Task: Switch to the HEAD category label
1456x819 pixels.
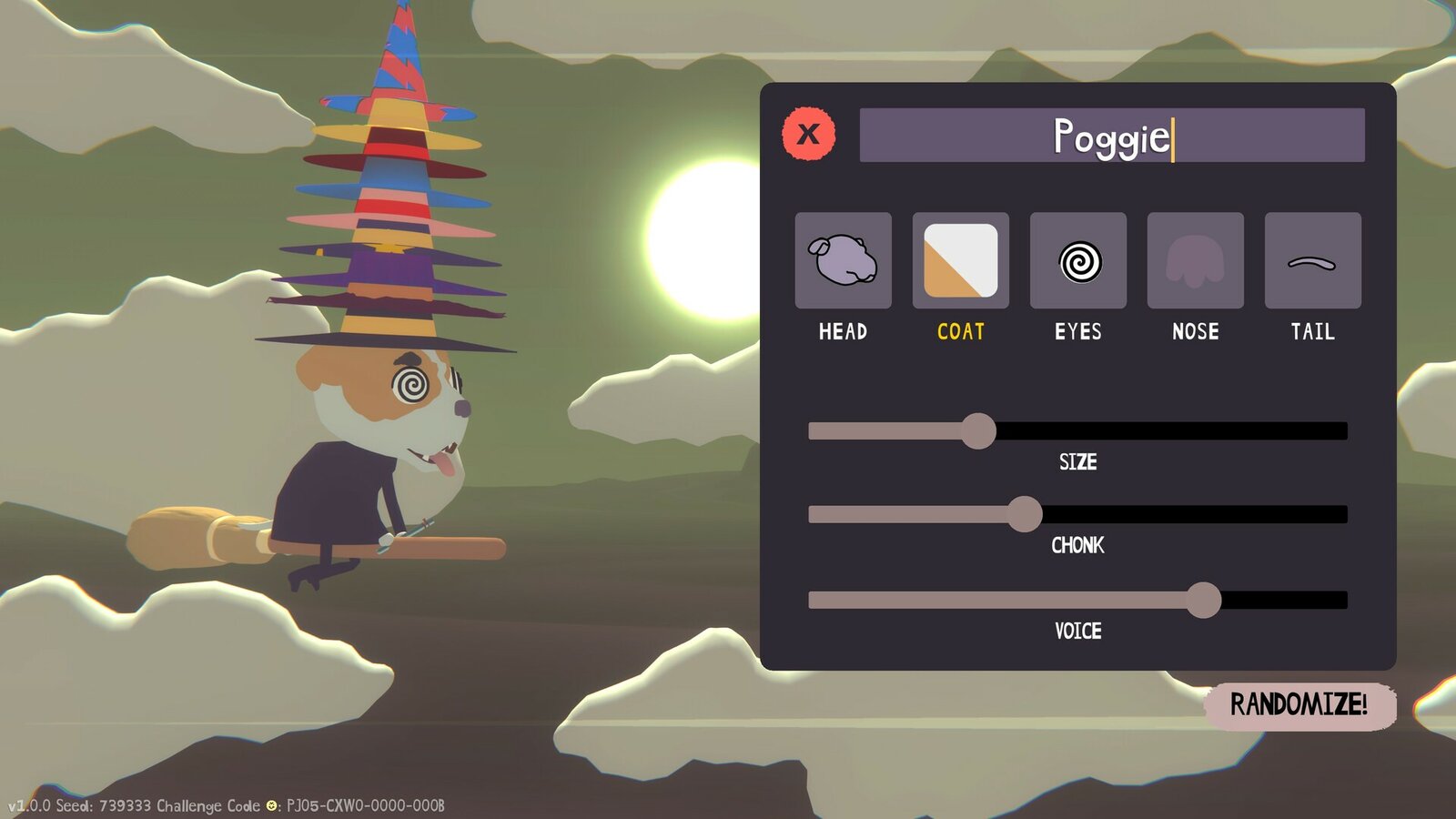Action: (x=843, y=333)
